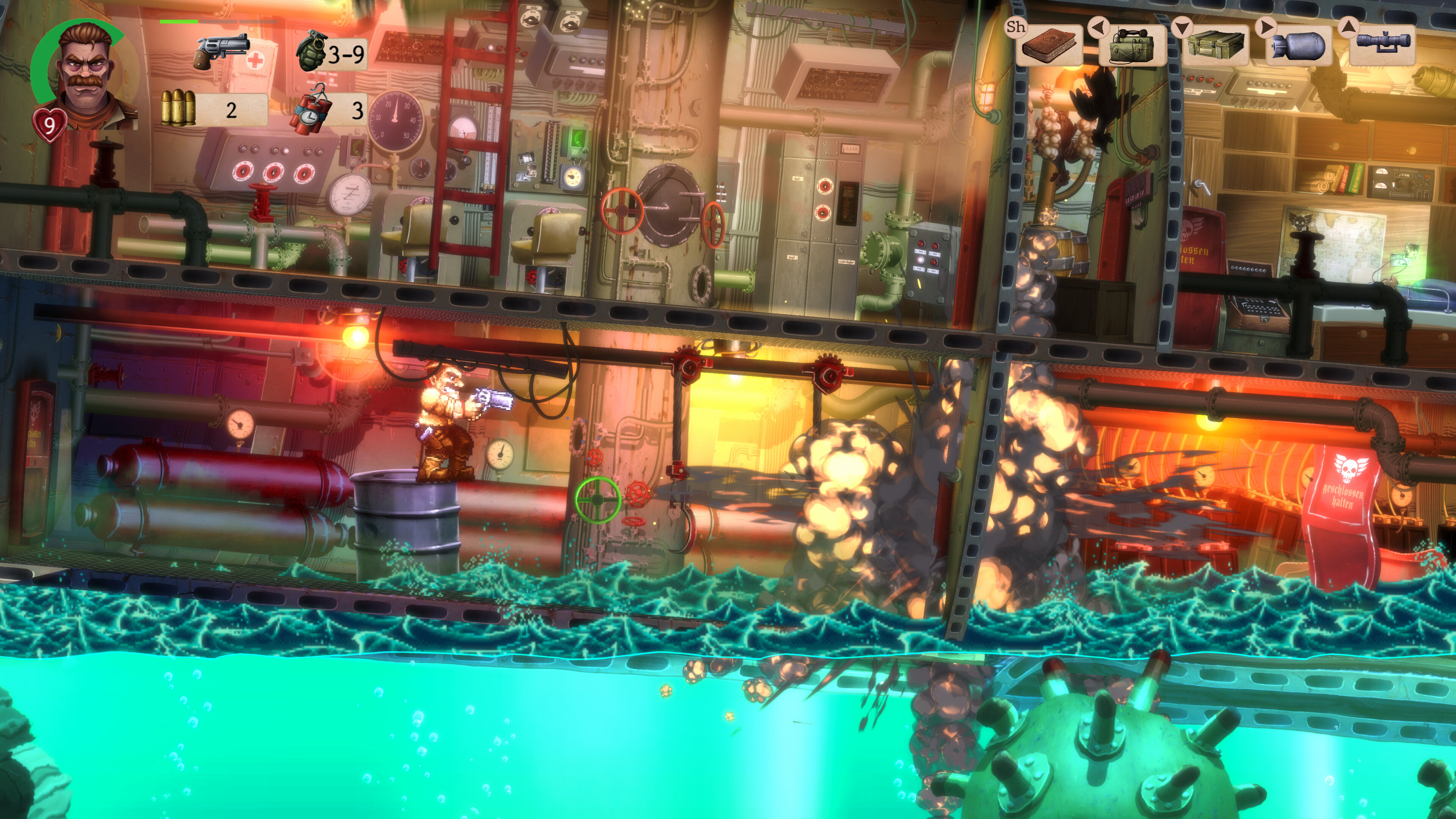Expand the left arrow on the detonator slot
The height and width of the screenshot is (819, 1456).
[1098, 27]
